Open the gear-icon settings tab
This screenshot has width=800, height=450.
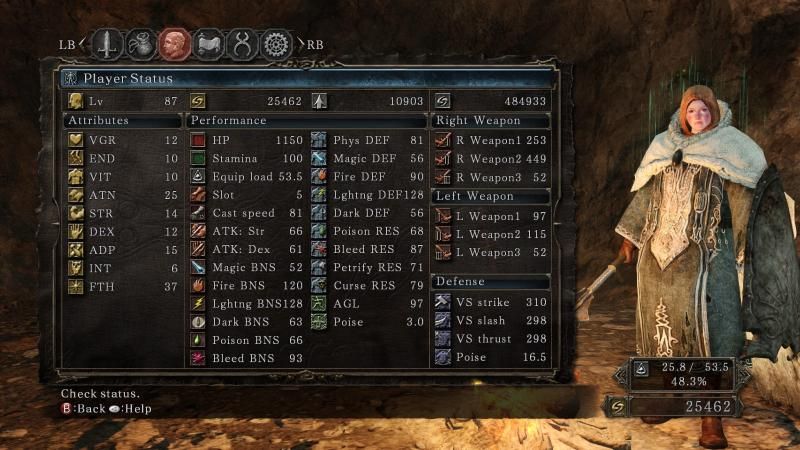coord(276,44)
